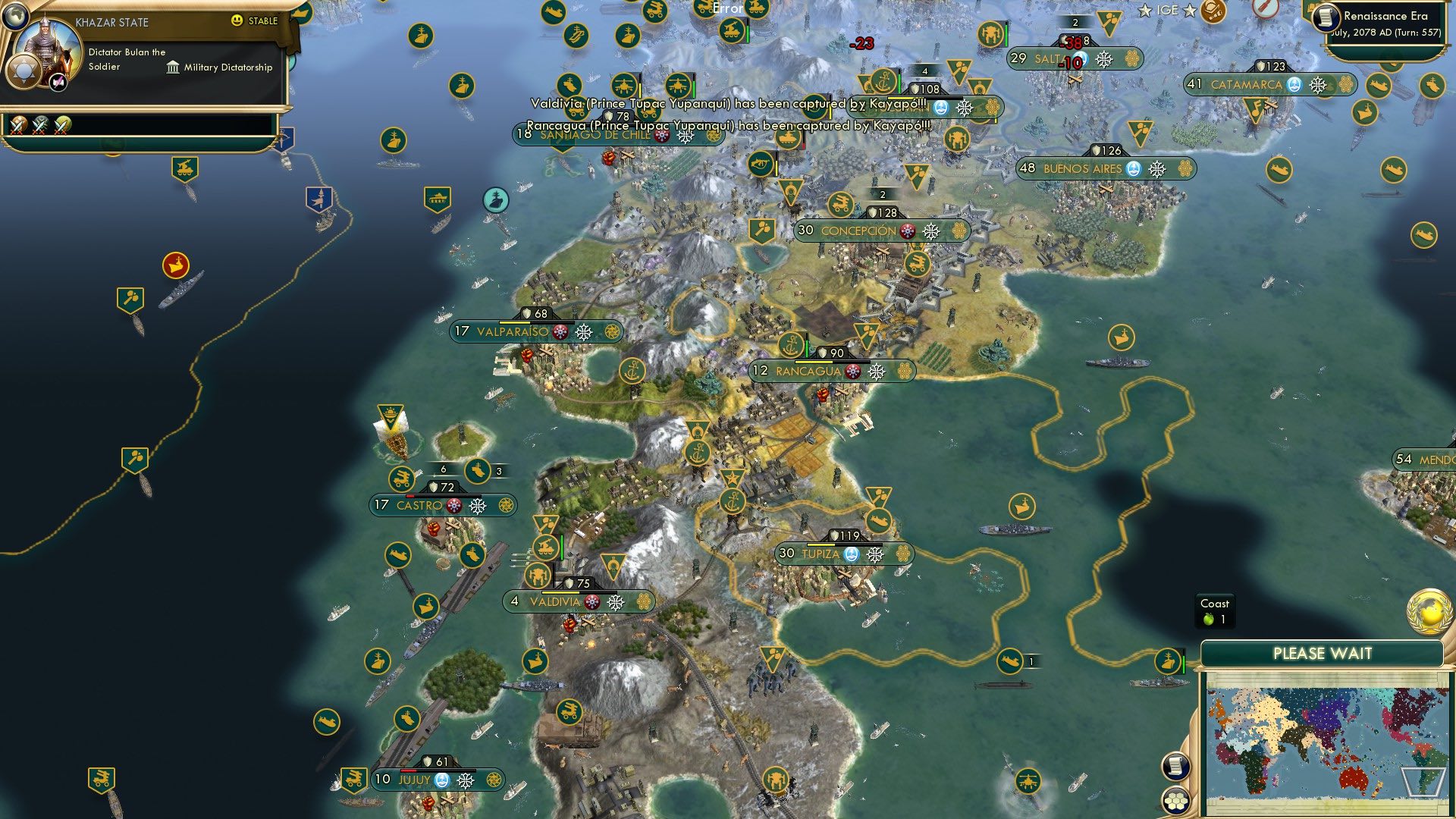Click the Military Dictatorship building icon
1456x819 pixels.
coord(172,67)
